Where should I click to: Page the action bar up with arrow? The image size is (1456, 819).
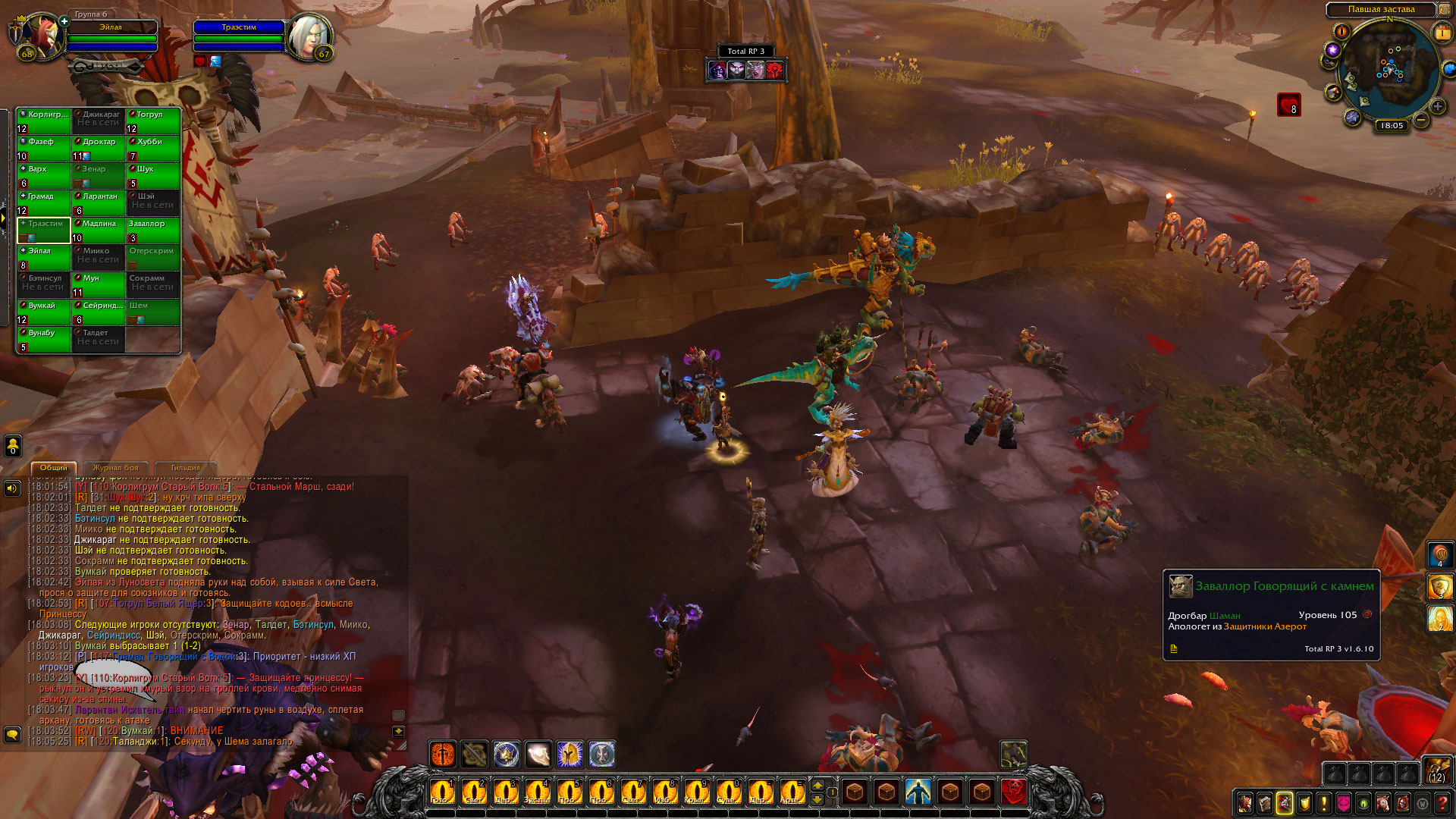click(817, 784)
